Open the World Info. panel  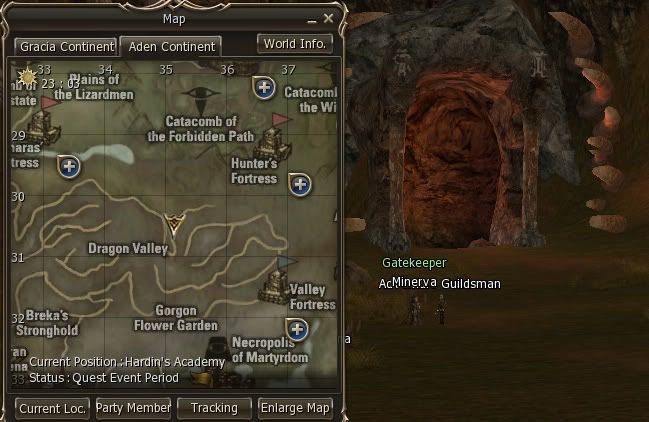[294, 44]
